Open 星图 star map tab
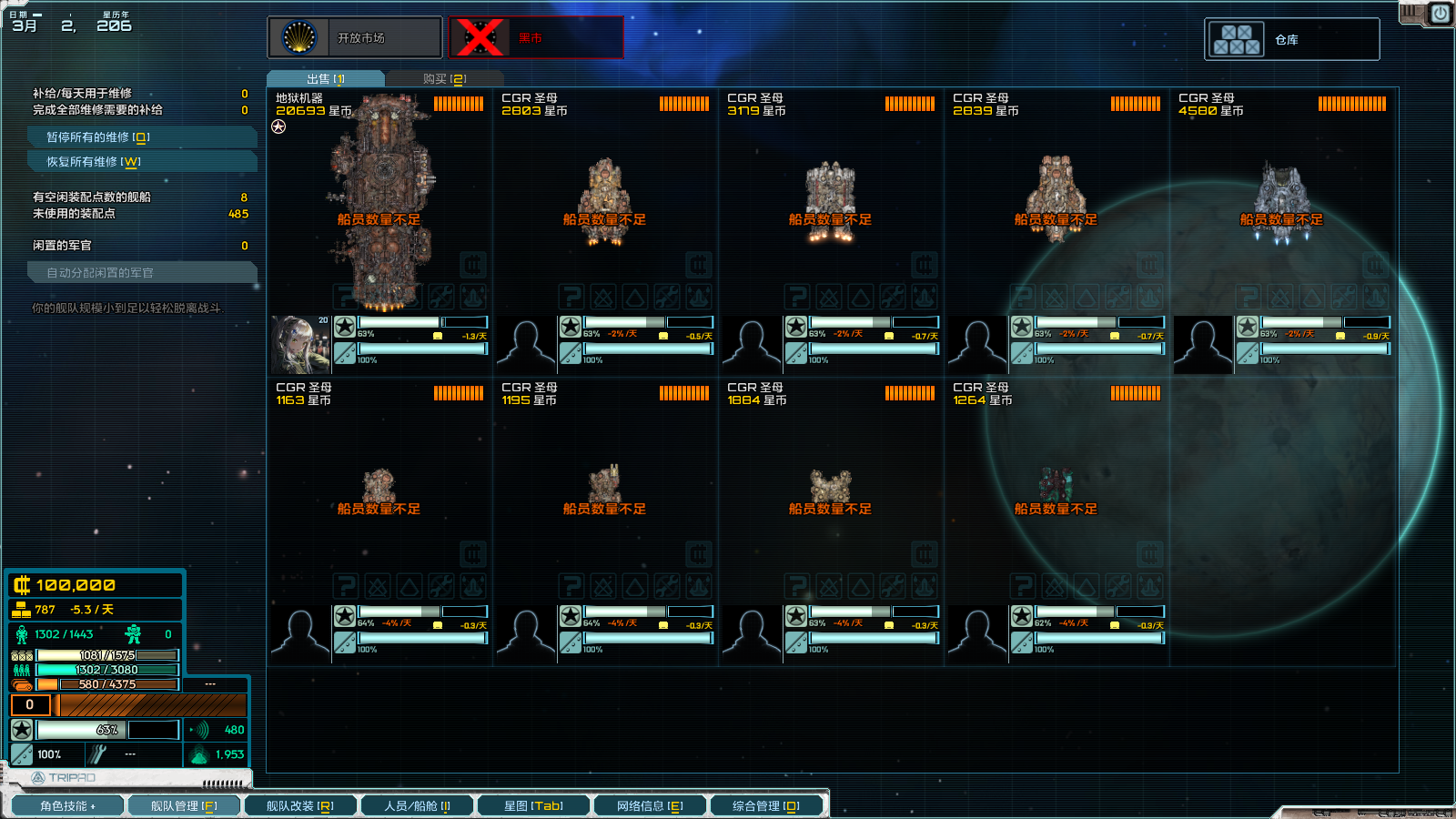 point(533,806)
